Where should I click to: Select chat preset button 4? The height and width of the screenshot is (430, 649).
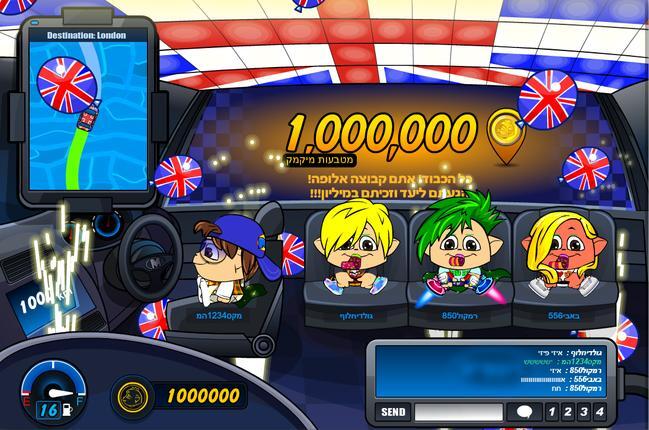[600, 412]
